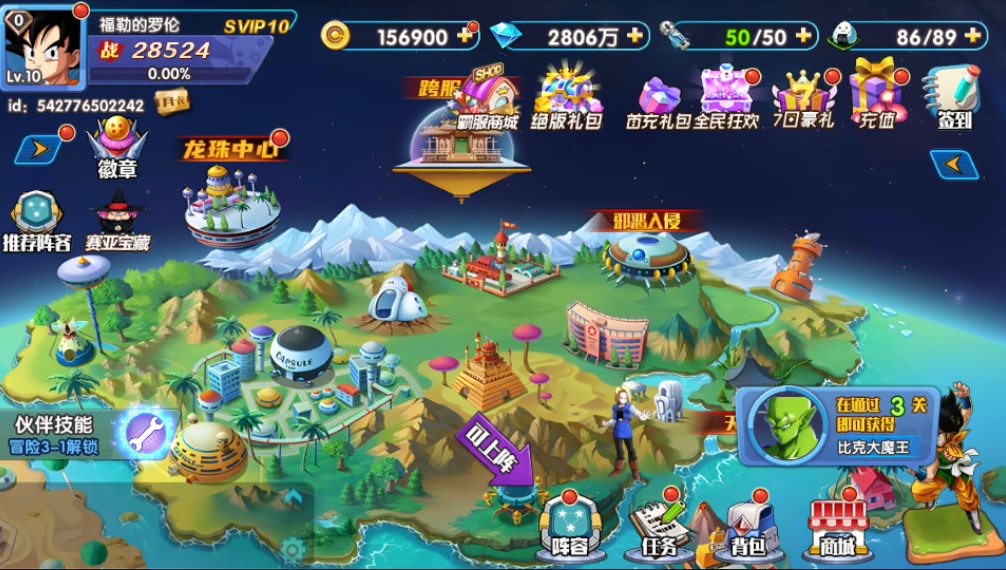
Task: Add gold coins with the plus button
Action: click(x=464, y=36)
